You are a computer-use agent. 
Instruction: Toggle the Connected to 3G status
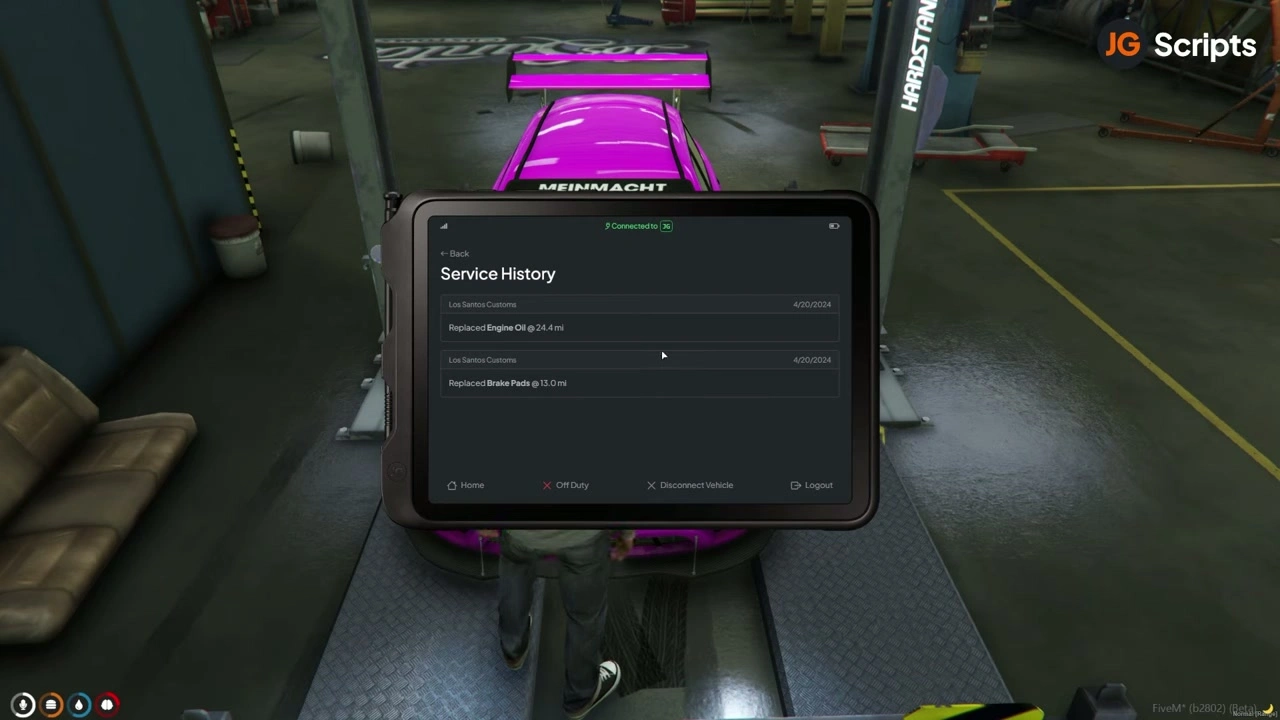pyautogui.click(x=638, y=226)
